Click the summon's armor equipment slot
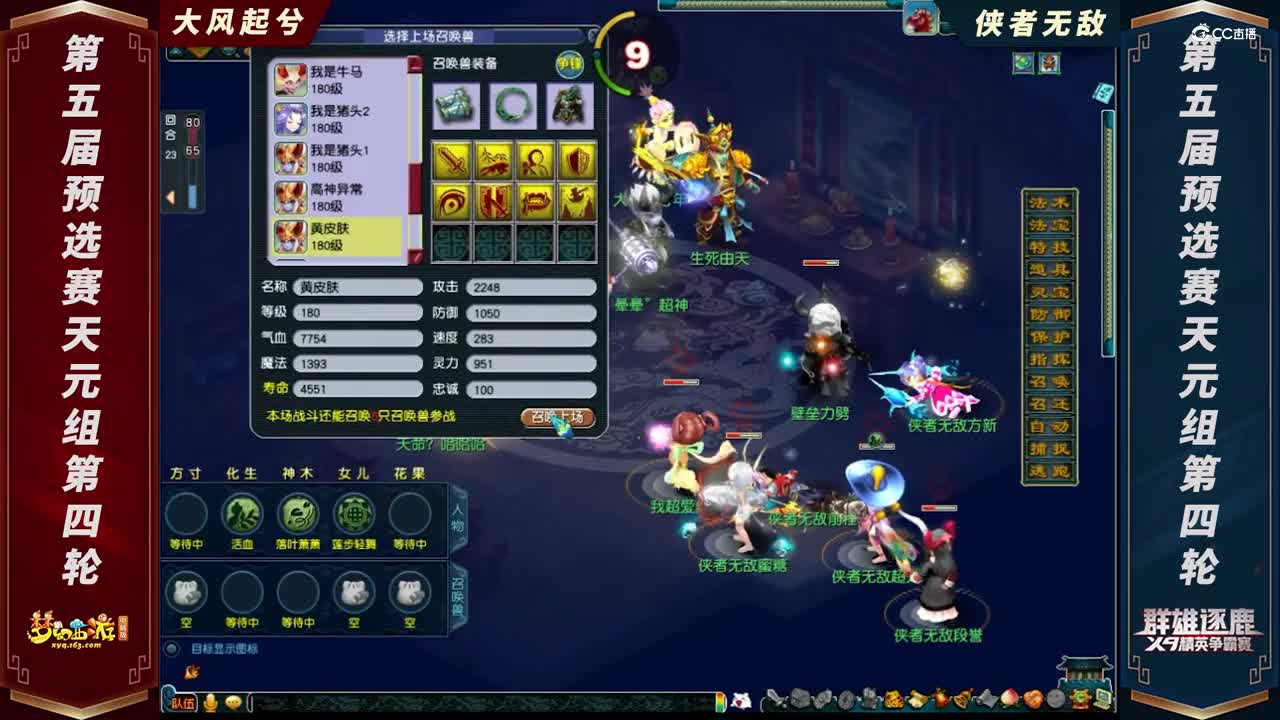 [569, 106]
